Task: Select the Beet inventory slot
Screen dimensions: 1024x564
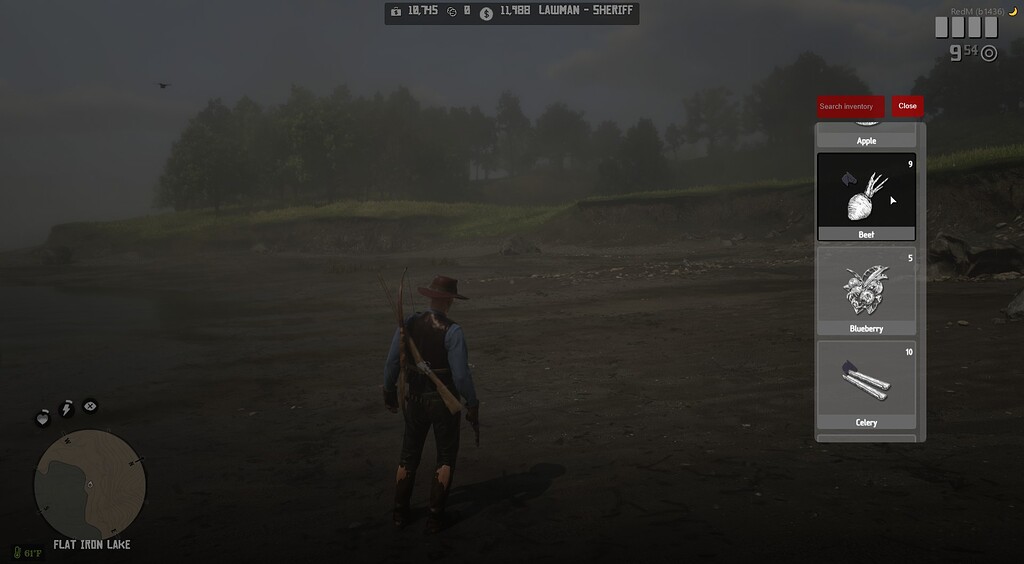Action: (x=866, y=196)
